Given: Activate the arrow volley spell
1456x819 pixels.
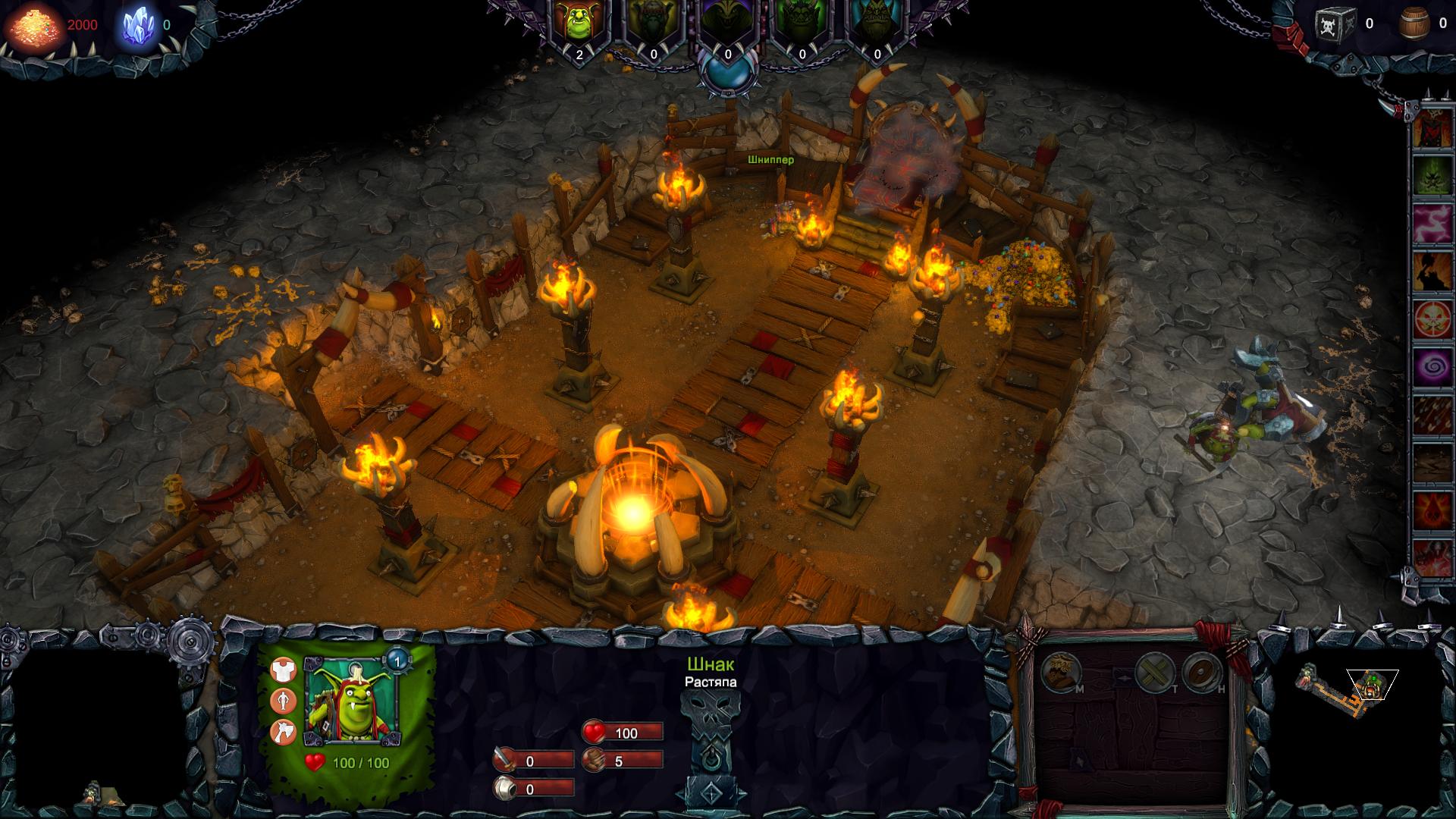Looking at the screenshot, I should 1432,416.
